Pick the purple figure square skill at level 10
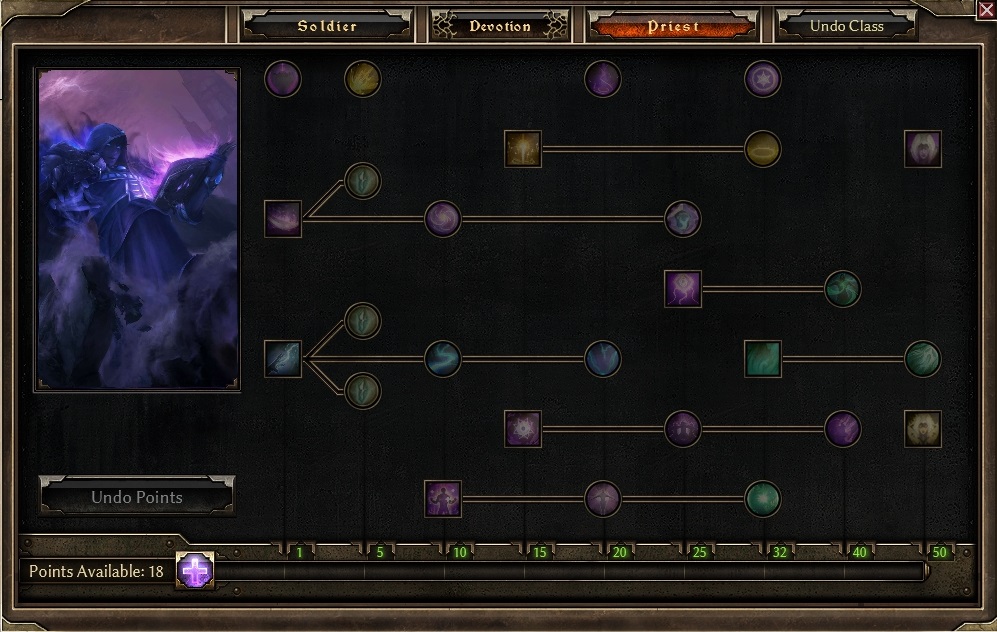This screenshot has width=997, height=632. coord(443,499)
